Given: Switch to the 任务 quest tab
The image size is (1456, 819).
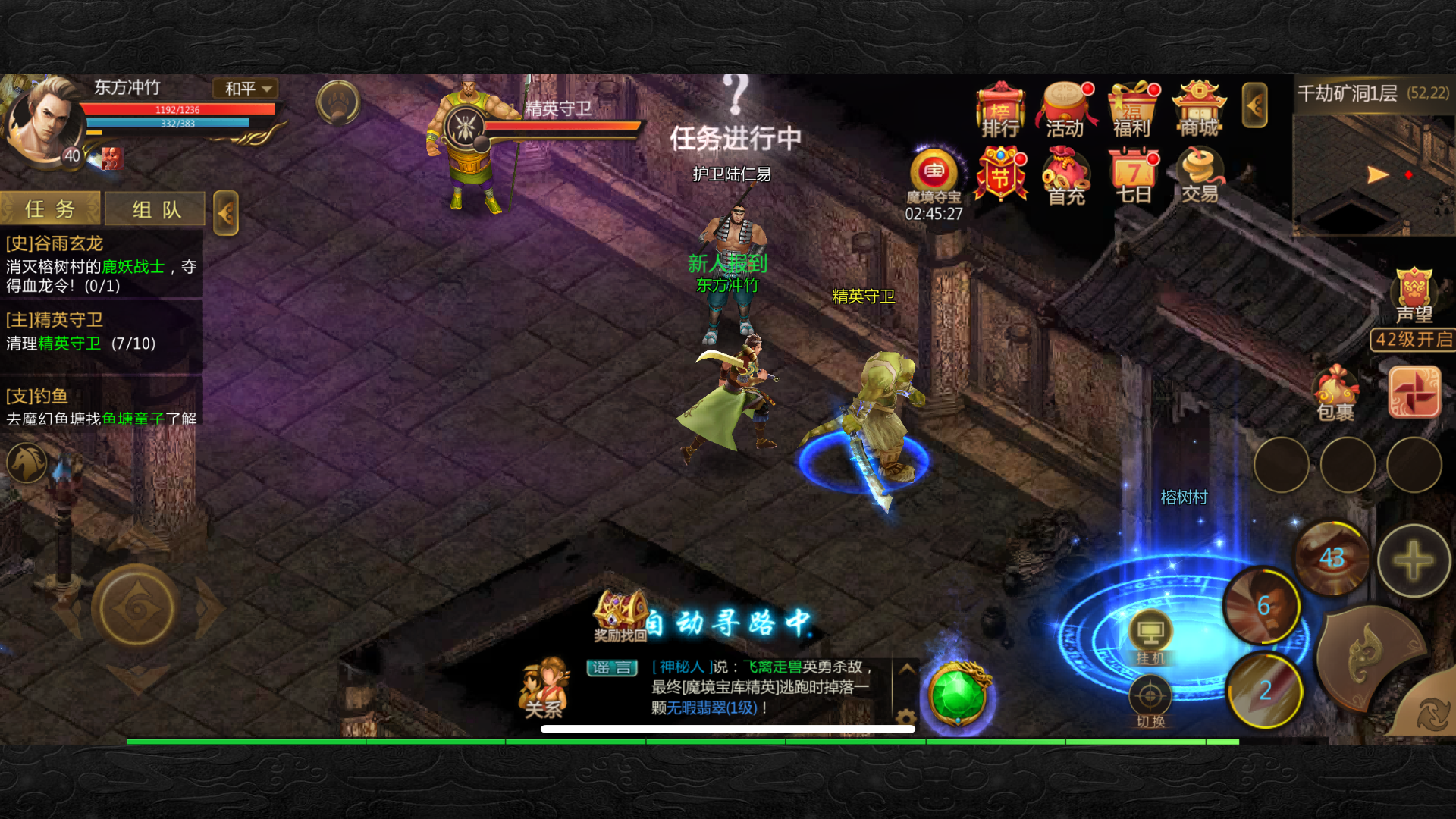Looking at the screenshot, I should [x=50, y=209].
